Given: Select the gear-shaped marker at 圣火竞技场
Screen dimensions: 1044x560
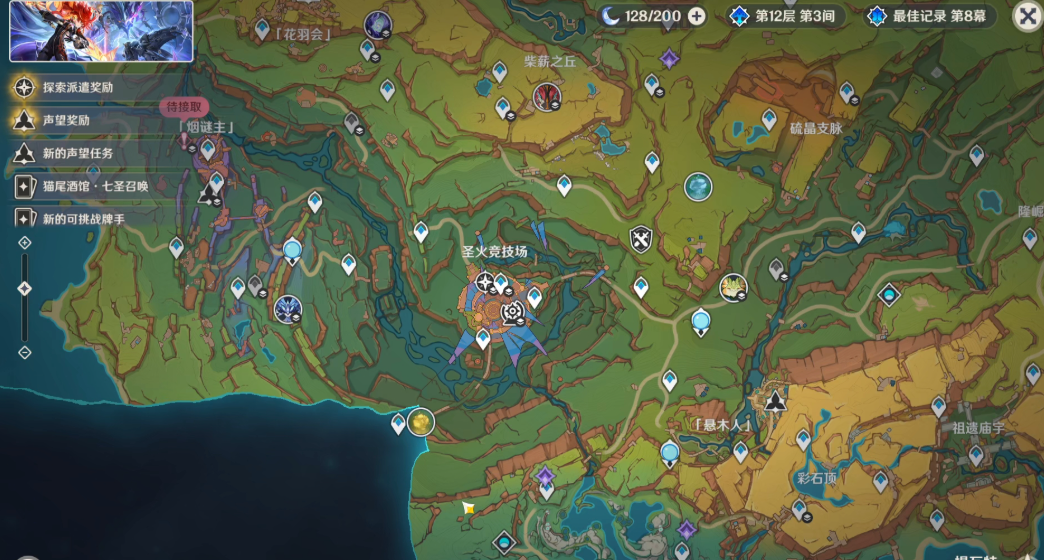Looking at the screenshot, I should [x=512, y=313].
